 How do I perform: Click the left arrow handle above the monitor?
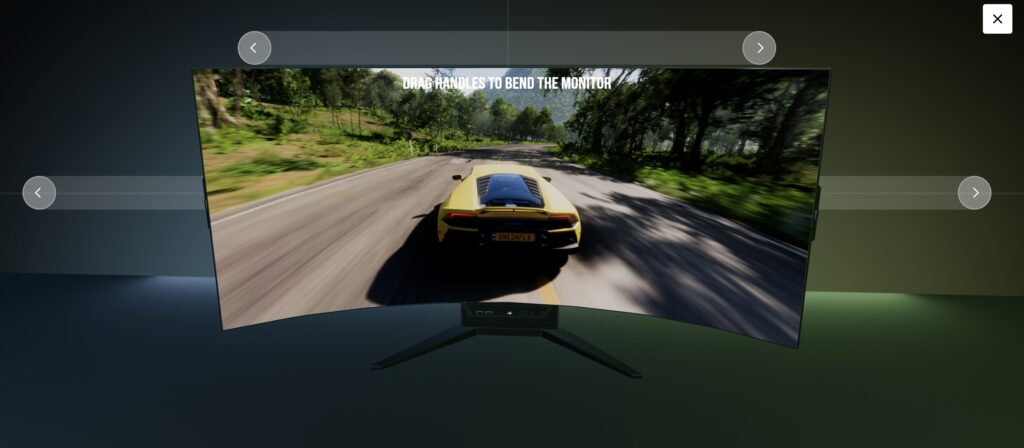(x=254, y=48)
